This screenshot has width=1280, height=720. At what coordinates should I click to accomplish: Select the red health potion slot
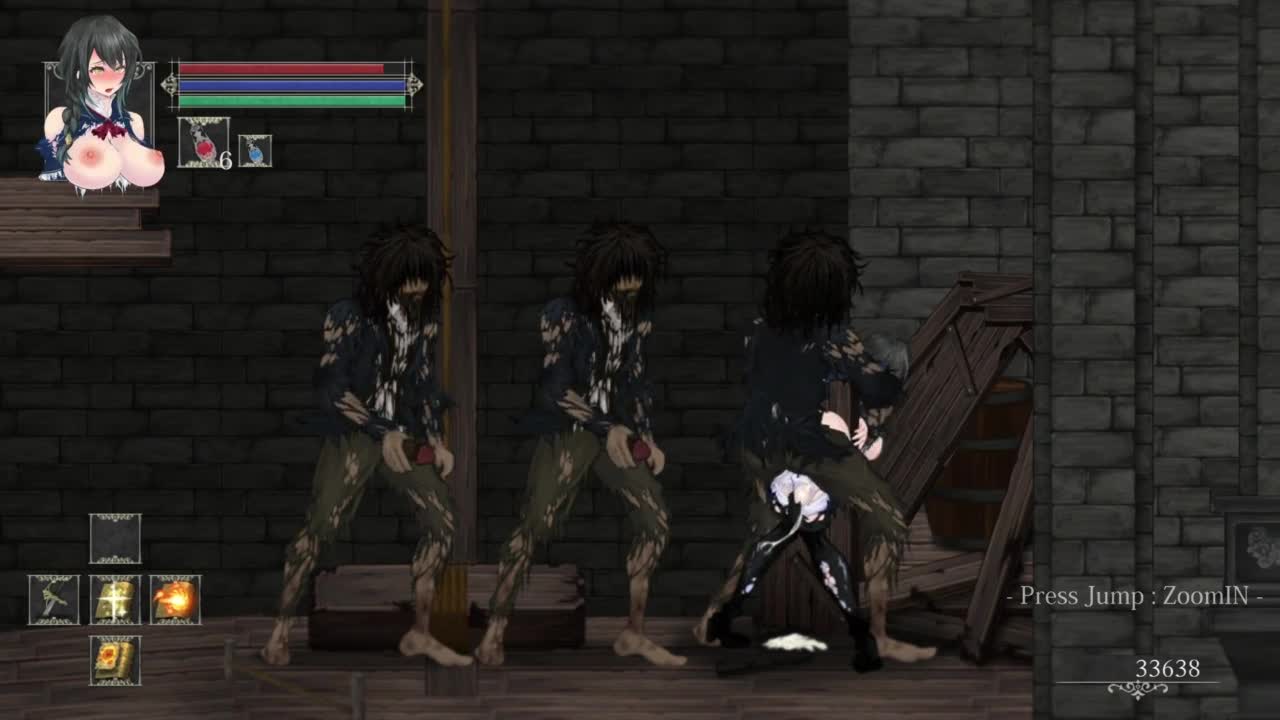[x=203, y=142]
